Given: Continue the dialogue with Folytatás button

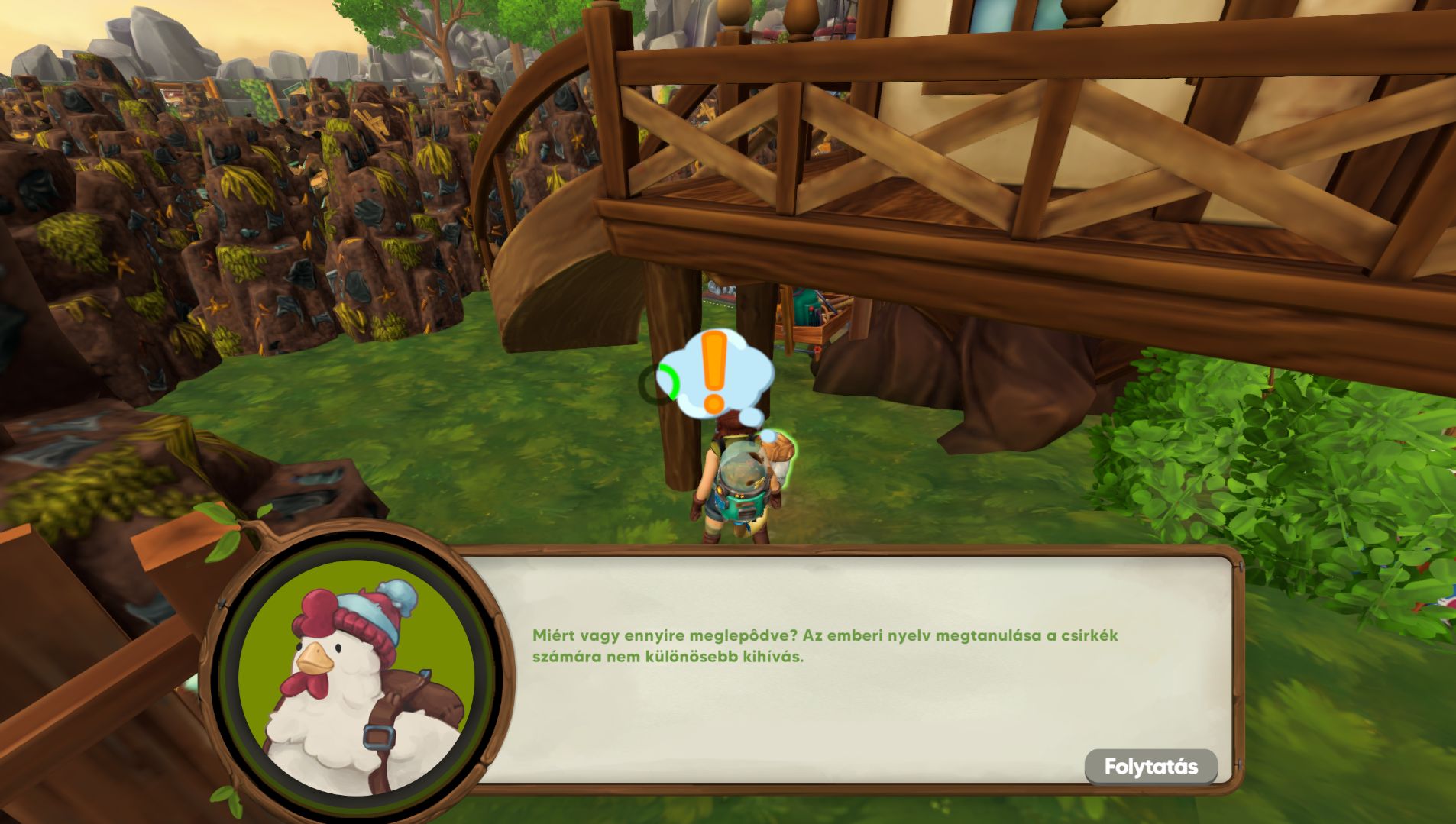Looking at the screenshot, I should coord(1150,766).
